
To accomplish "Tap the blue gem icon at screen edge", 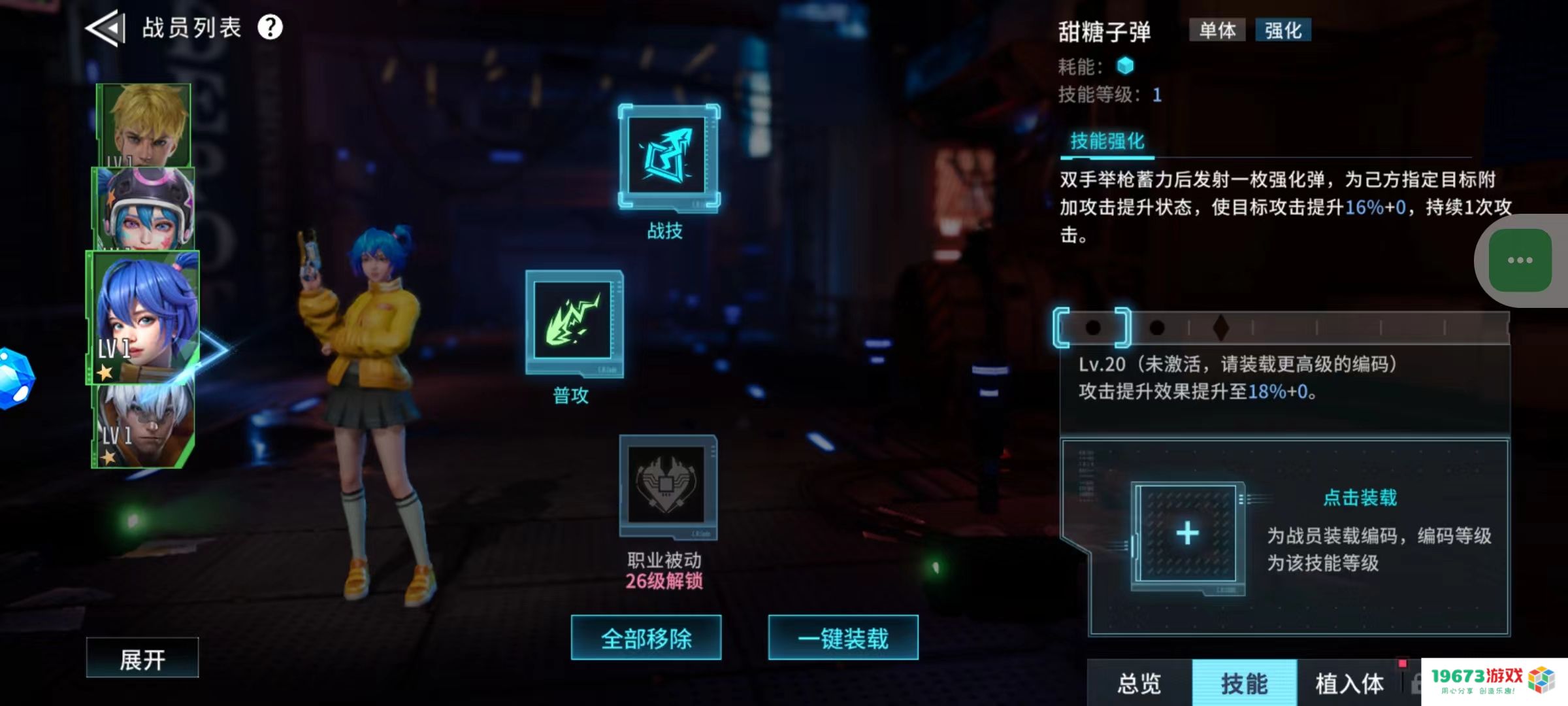I will tap(14, 378).
